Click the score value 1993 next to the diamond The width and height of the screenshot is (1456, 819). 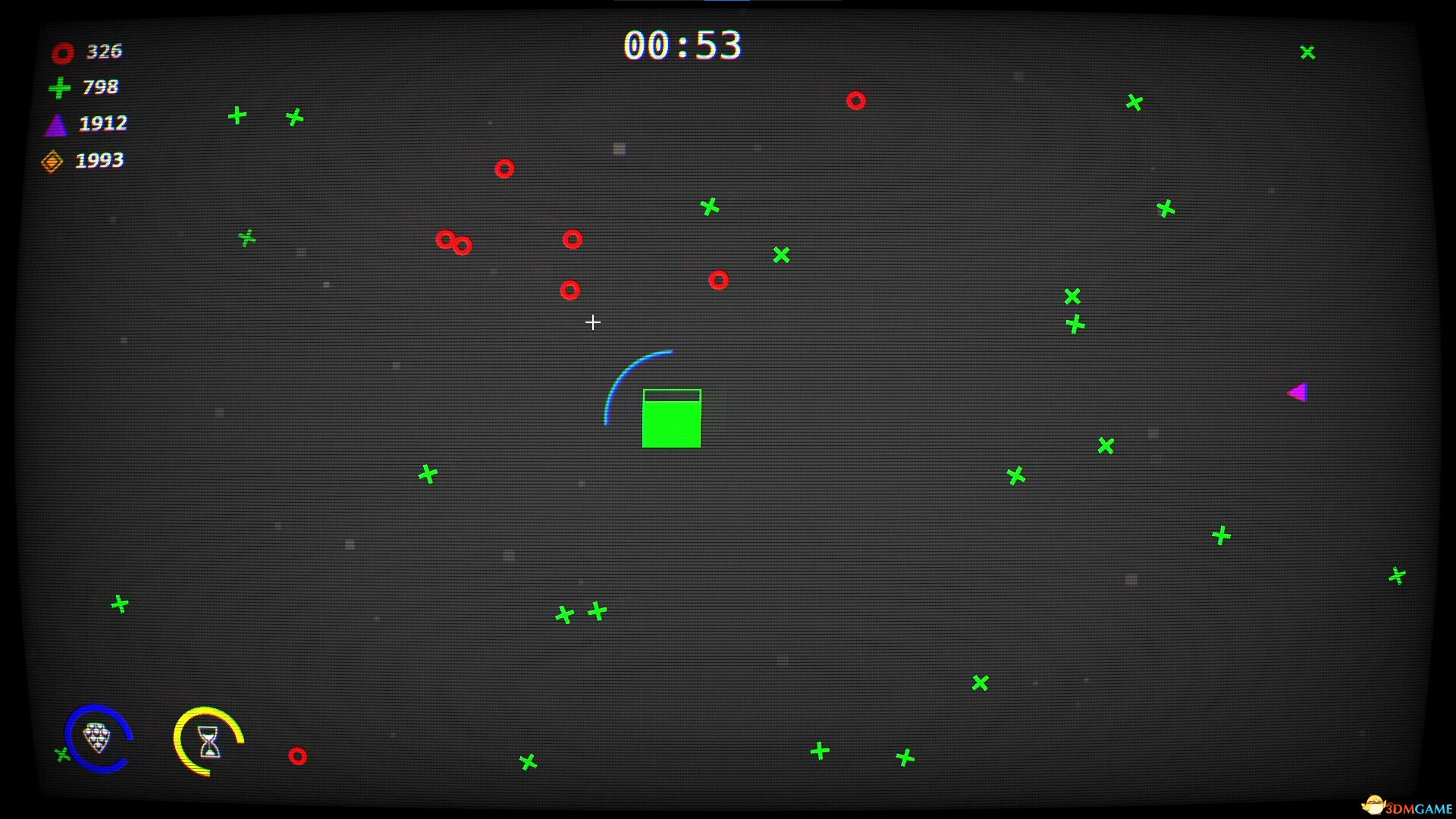99,160
